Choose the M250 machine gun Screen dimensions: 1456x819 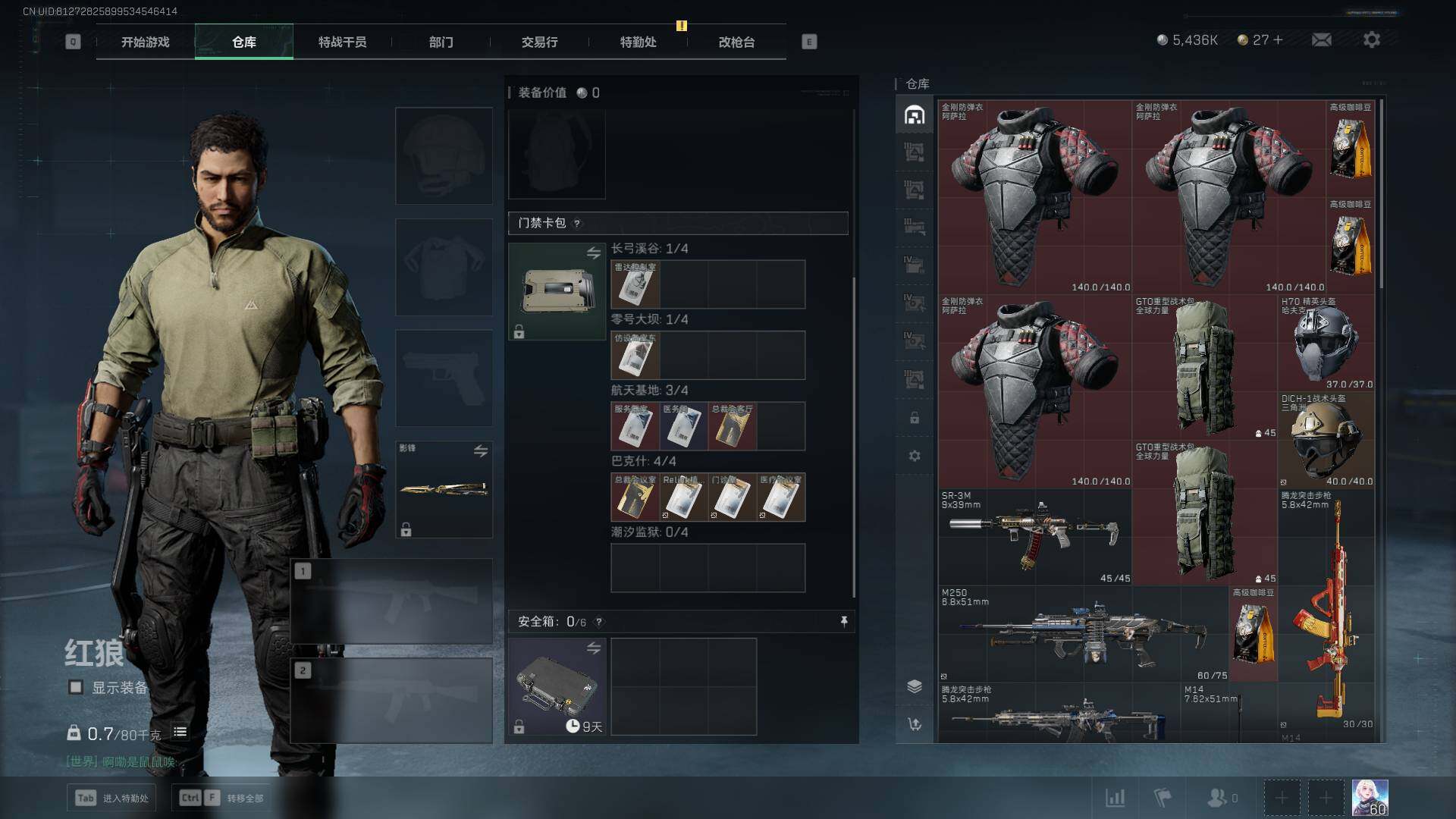1083,632
